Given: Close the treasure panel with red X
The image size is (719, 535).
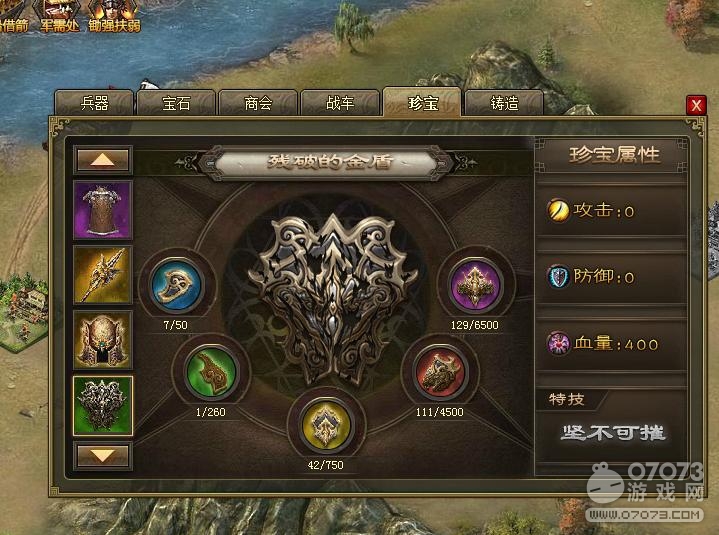Looking at the screenshot, I should pyautogui.click(x=696, y=105).
